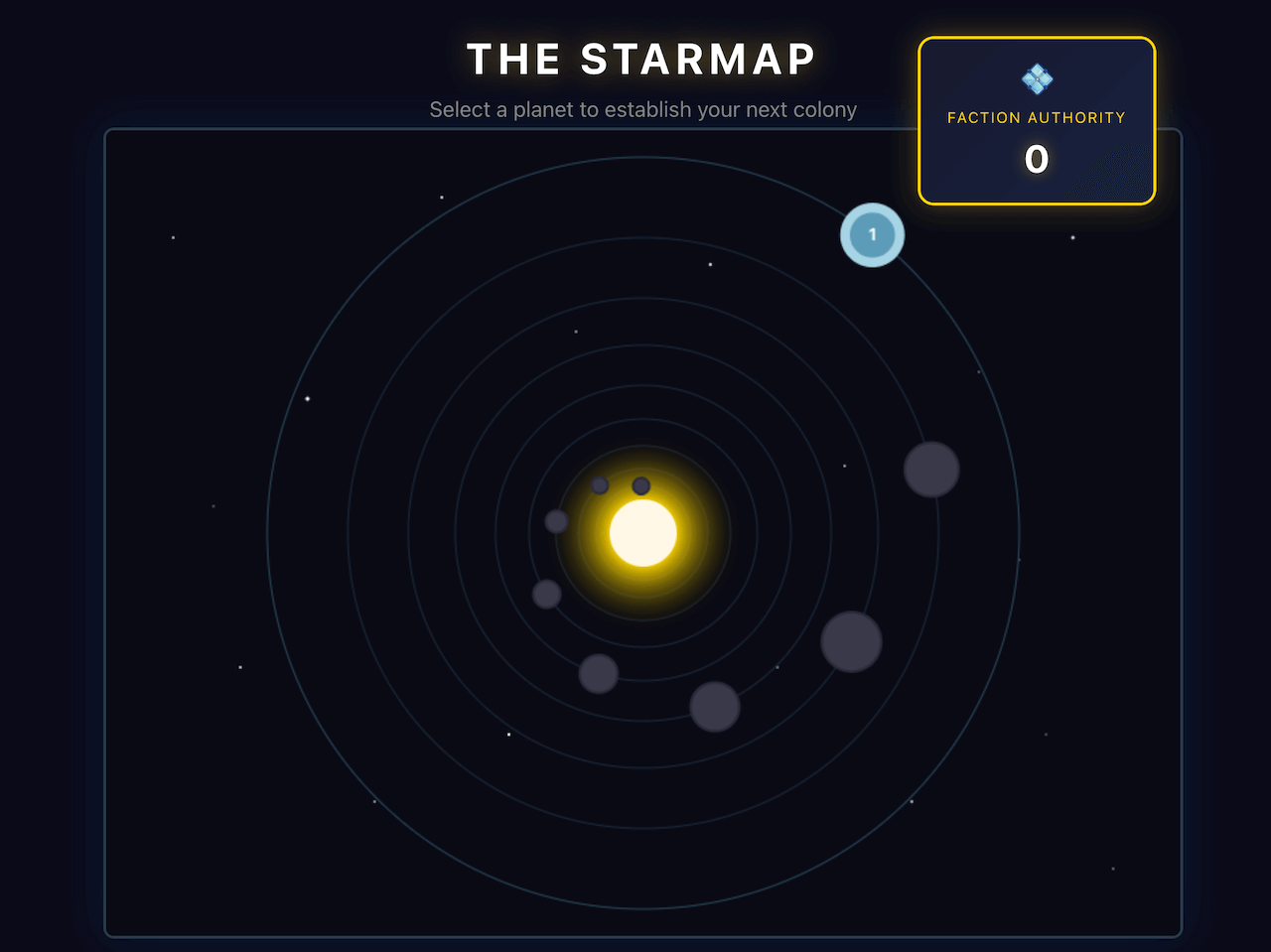Click the text 'Select a planet to establish your next colony'

(x=641, y=109)
